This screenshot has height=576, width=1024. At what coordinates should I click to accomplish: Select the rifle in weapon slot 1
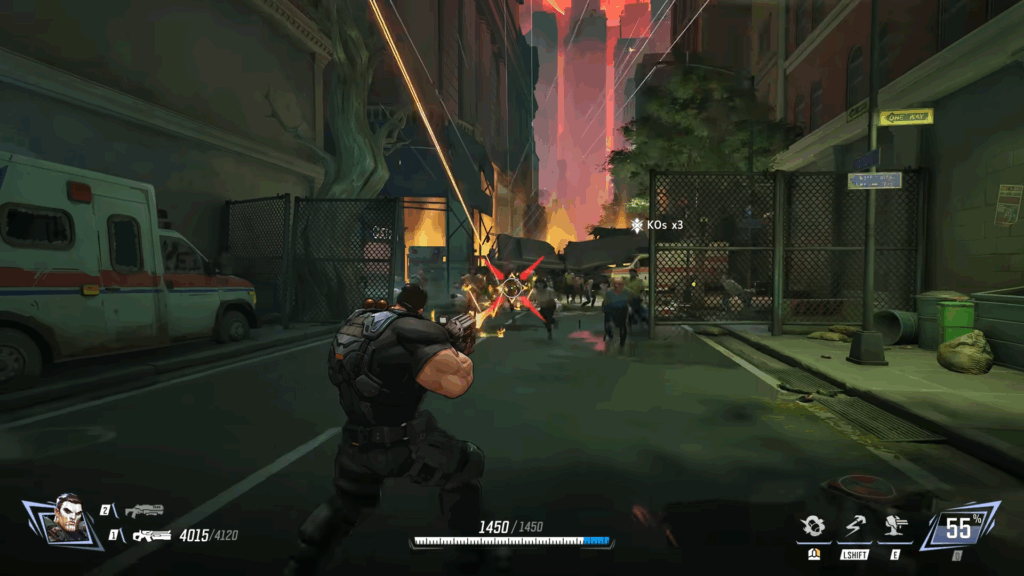151,536
